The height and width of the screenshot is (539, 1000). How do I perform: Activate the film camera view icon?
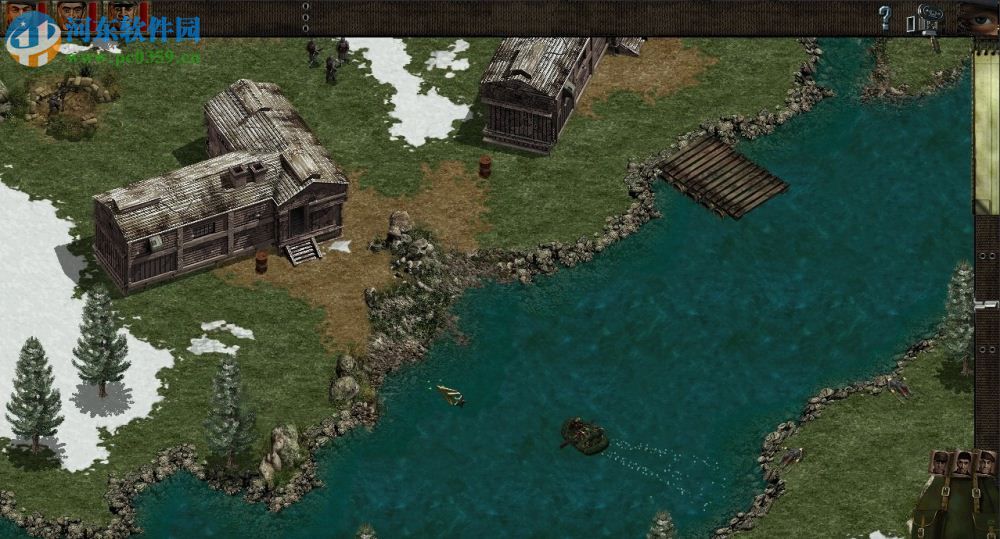pyautogui.click(x=931, y=17)
